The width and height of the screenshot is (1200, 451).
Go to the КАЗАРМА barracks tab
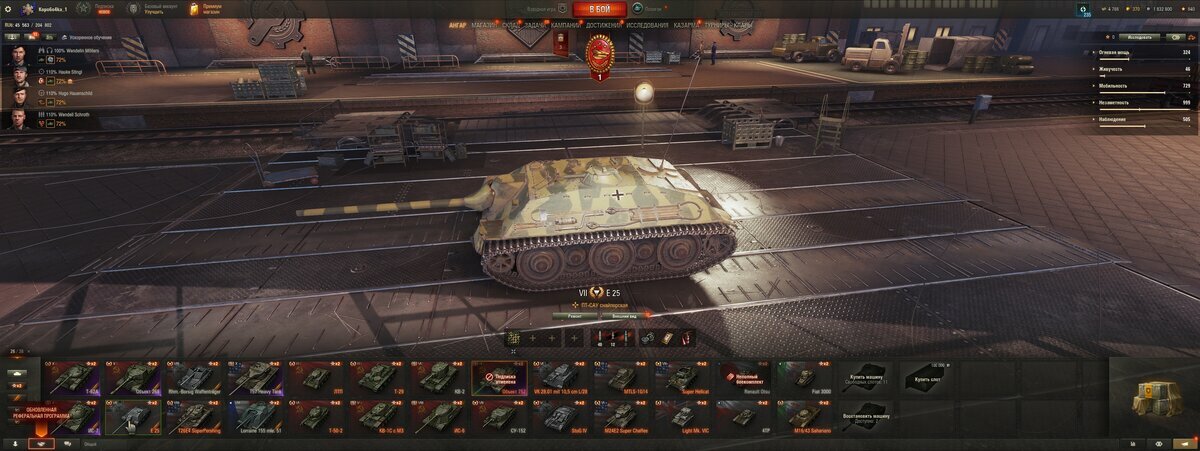pos(686,24)
